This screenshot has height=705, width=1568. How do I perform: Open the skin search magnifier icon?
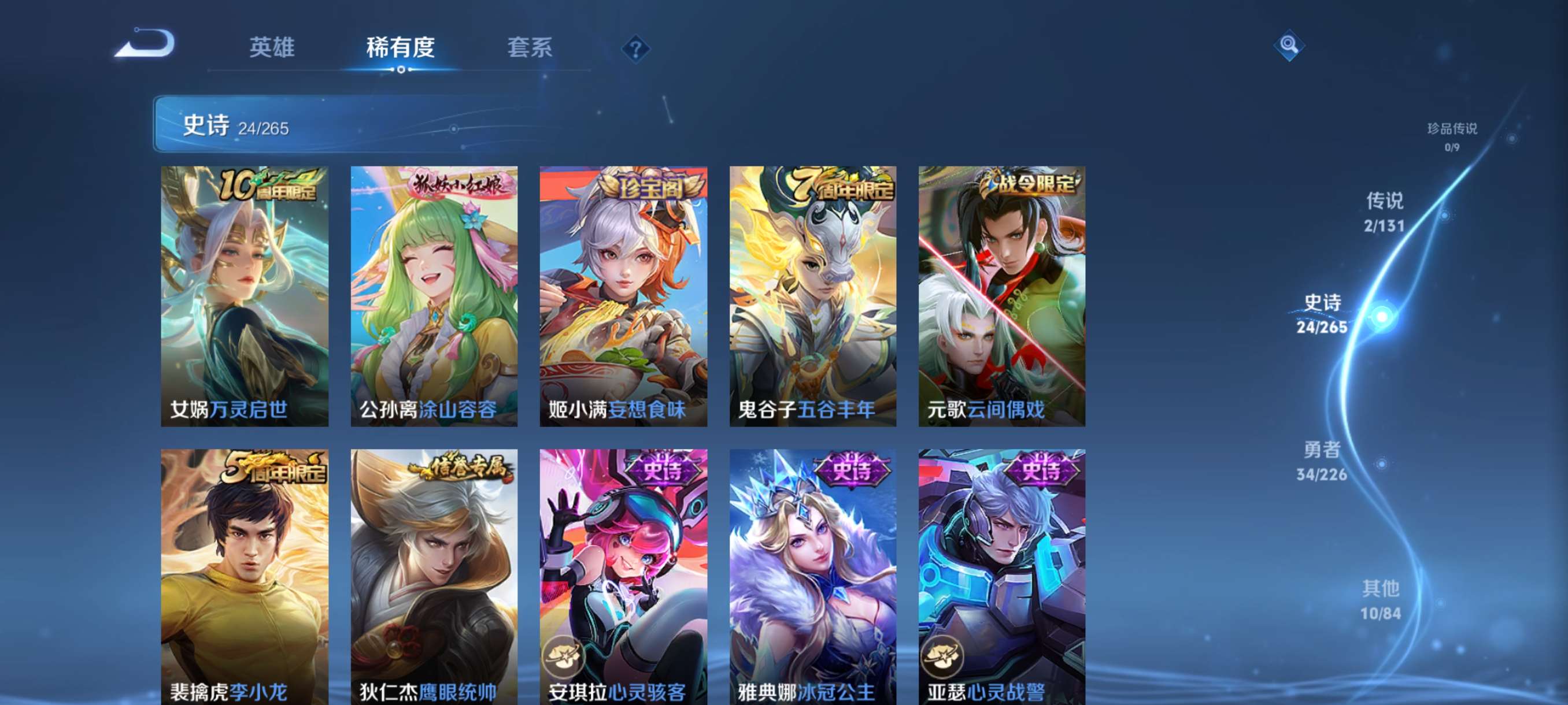click(x=1290, y=46)
